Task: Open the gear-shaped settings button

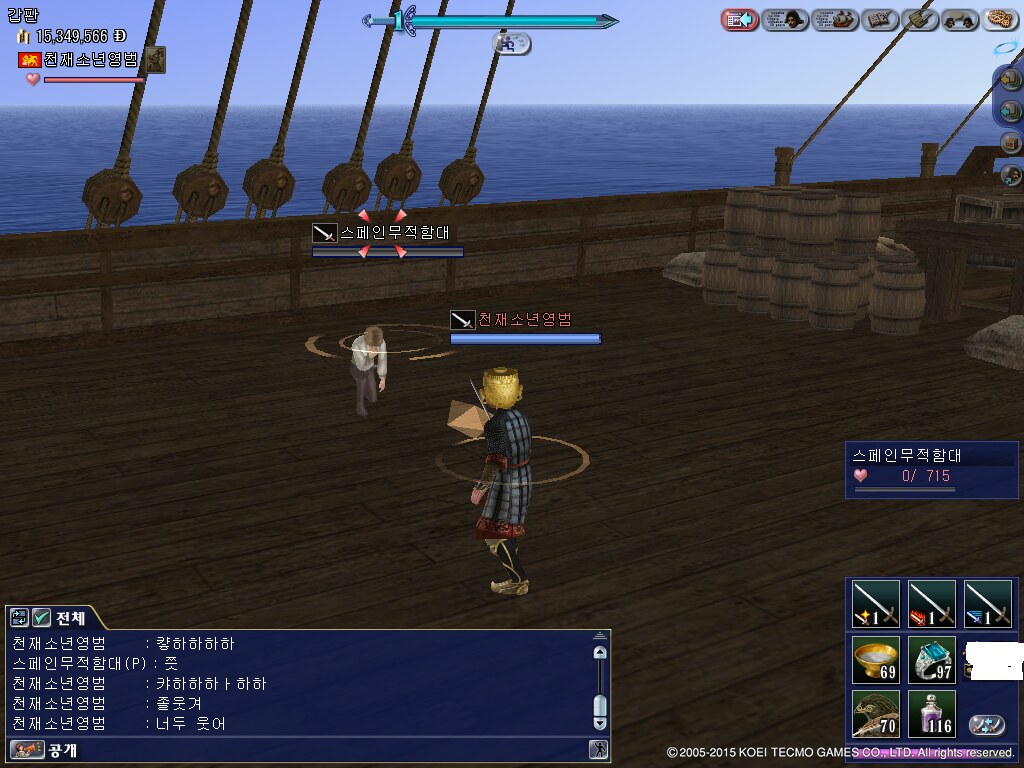Action: tap(999, 19)
